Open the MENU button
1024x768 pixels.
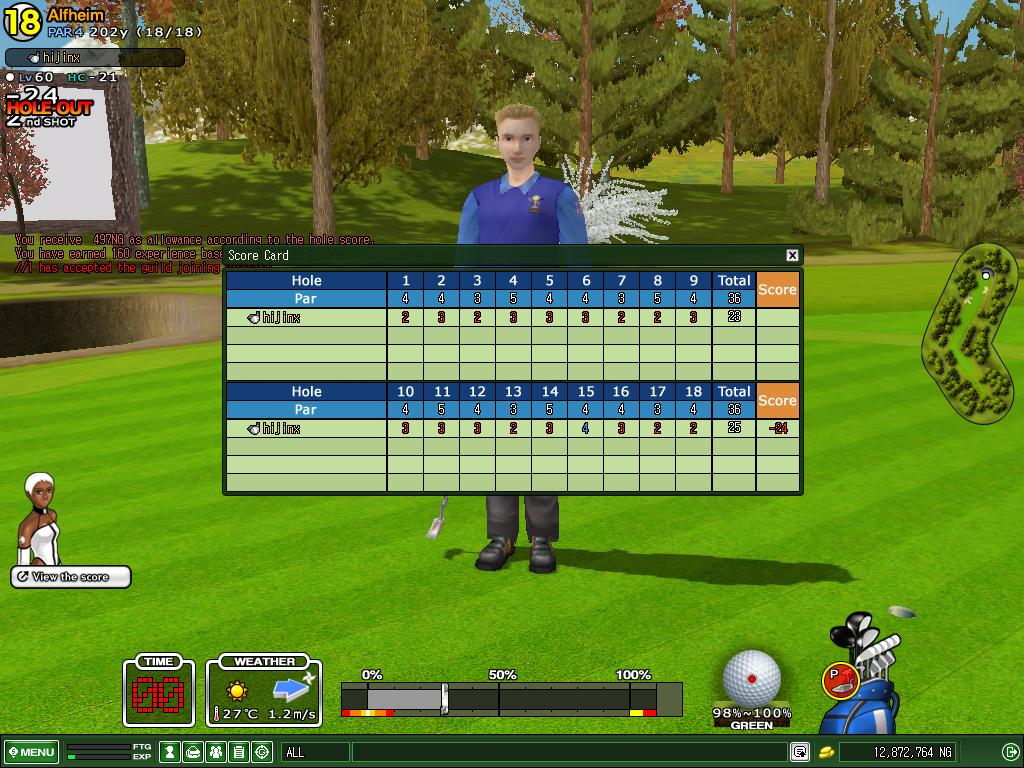tap(32, 752)
